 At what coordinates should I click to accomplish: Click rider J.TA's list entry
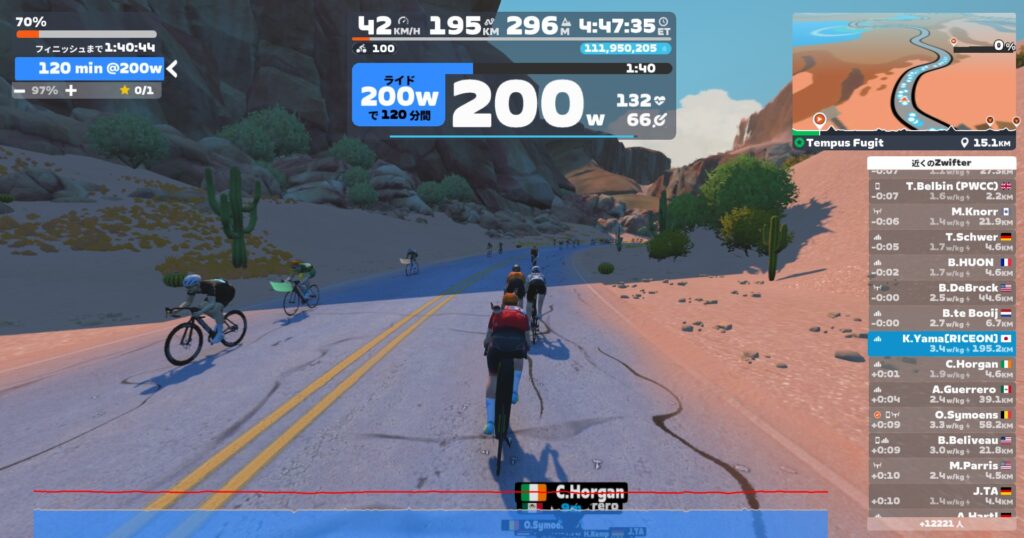941,495
